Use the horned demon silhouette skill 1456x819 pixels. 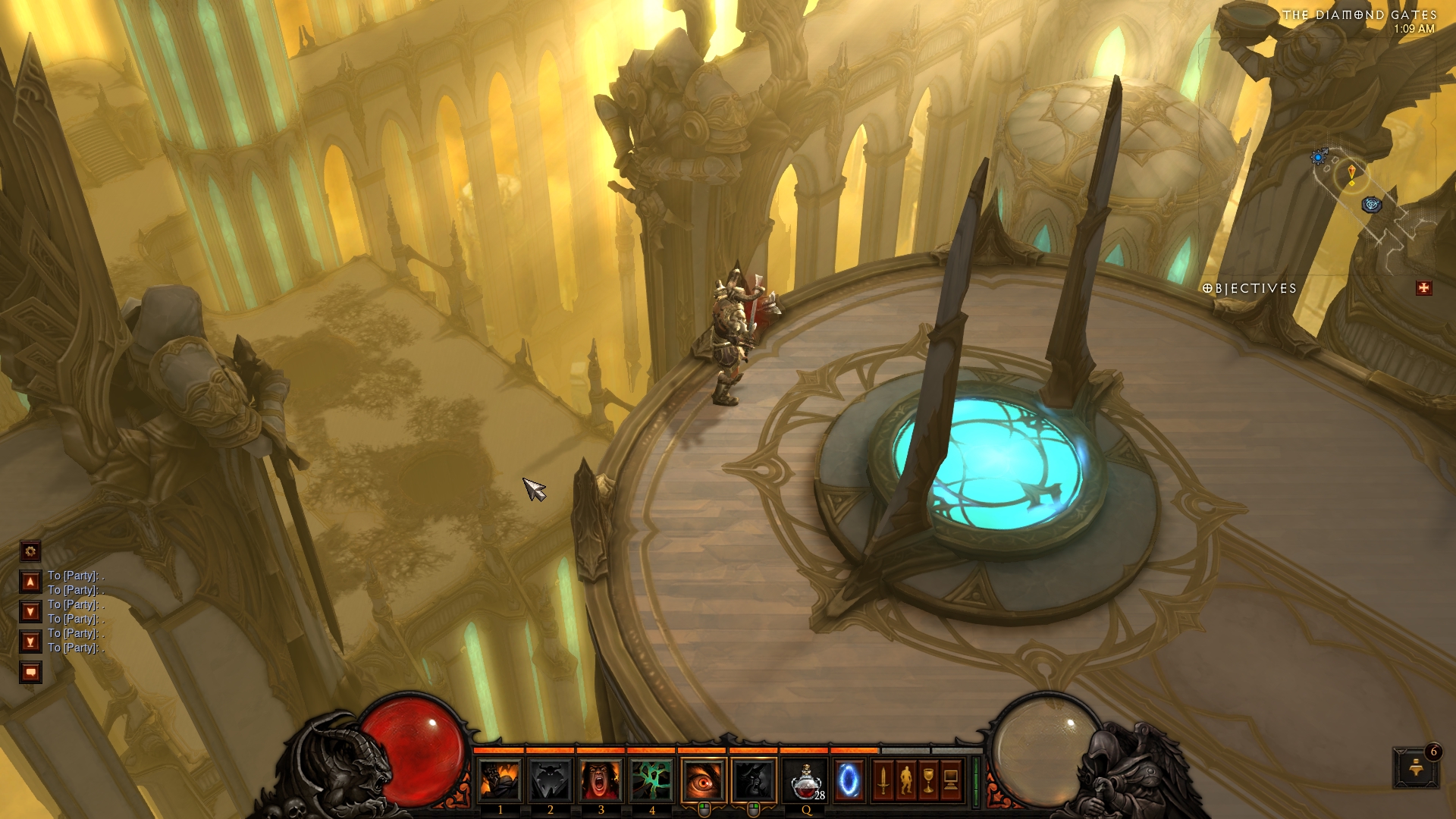551,780
